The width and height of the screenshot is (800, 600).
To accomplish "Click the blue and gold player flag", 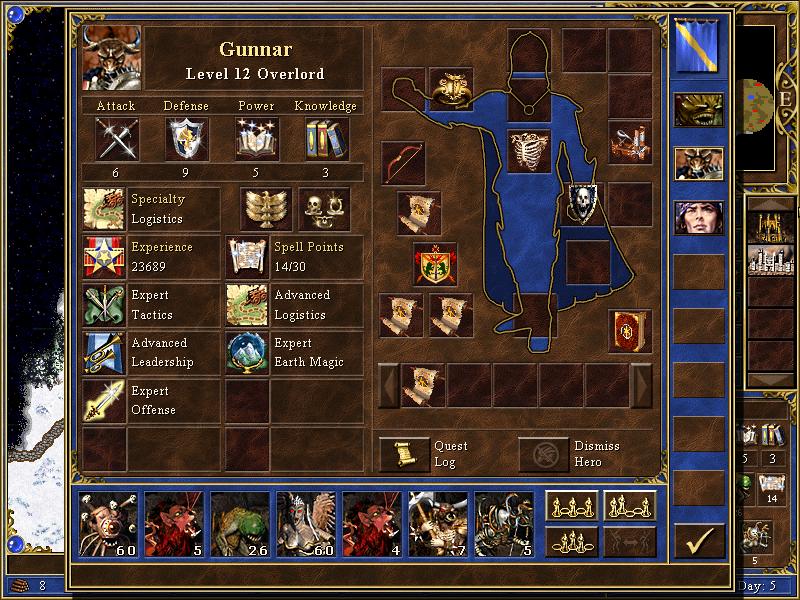I will click(699, 46).
